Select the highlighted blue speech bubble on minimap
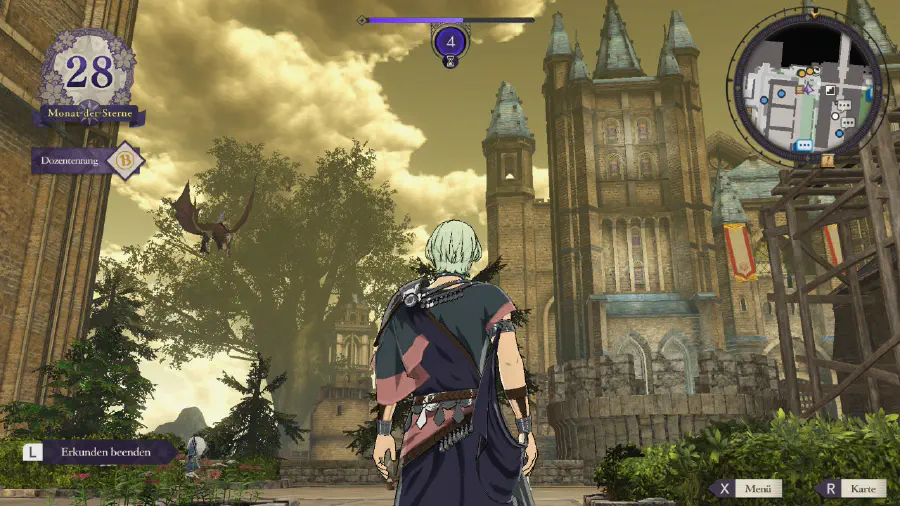900x506 pixels. 803,146
